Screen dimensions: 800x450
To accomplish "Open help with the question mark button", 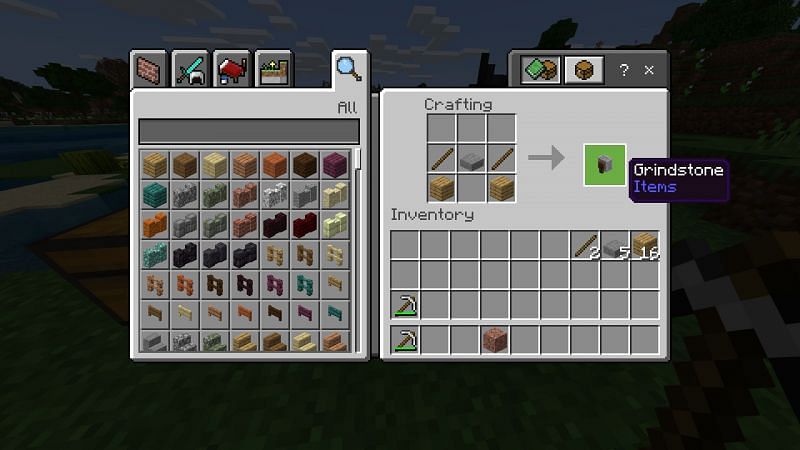I will 624,71.
